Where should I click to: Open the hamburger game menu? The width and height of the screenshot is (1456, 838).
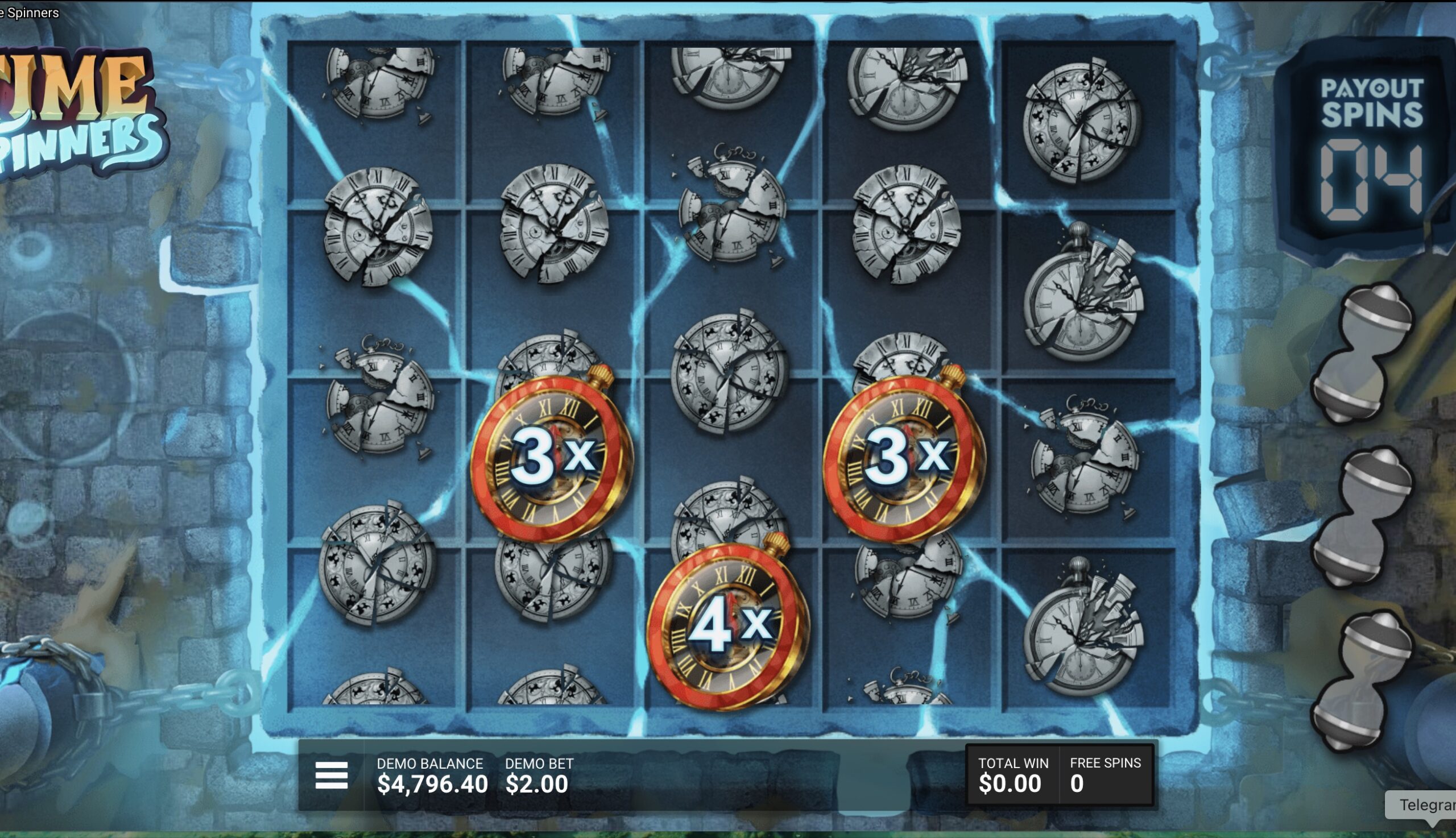point(332,775)
